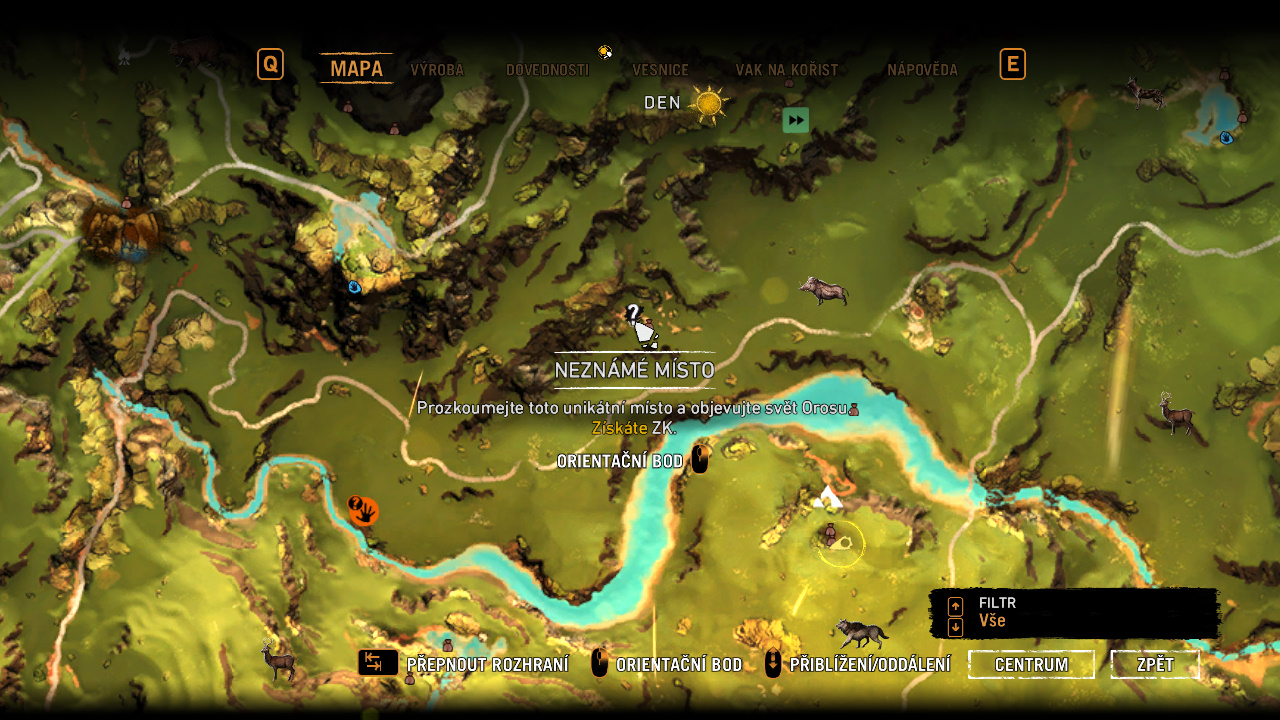The height and width of the screenshot is (720, 1280).
Task: Open the Nápověda tab
Action: pyautogui.click(x=922, y=70)
